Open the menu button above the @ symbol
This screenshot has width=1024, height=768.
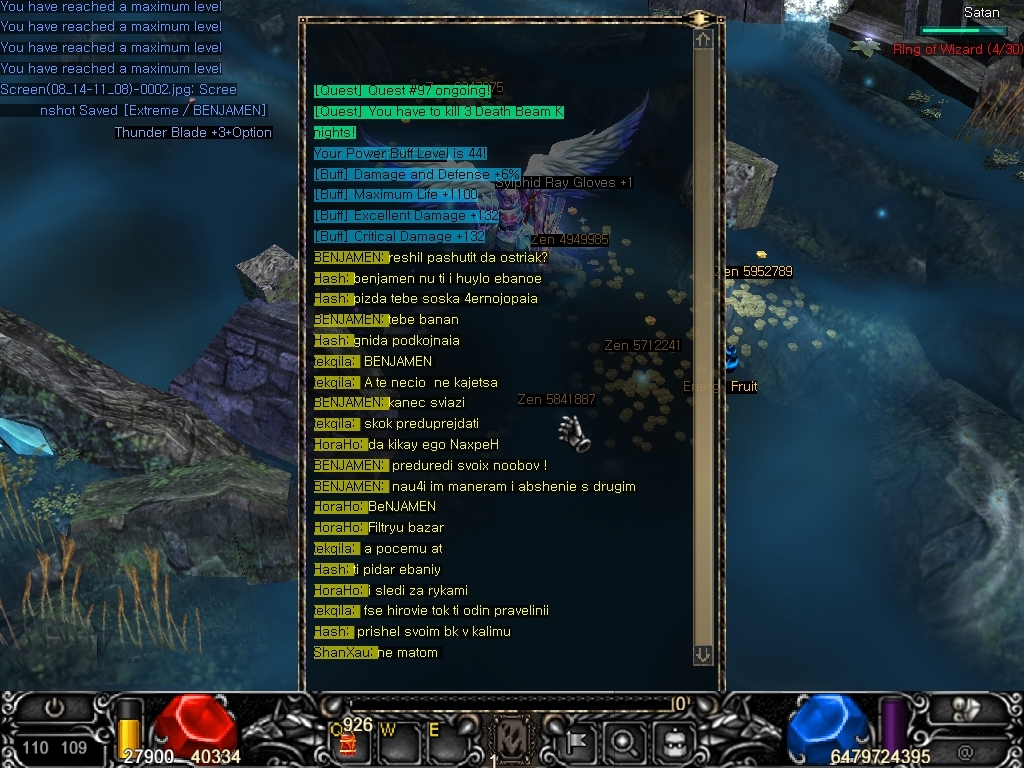(966, 708)
